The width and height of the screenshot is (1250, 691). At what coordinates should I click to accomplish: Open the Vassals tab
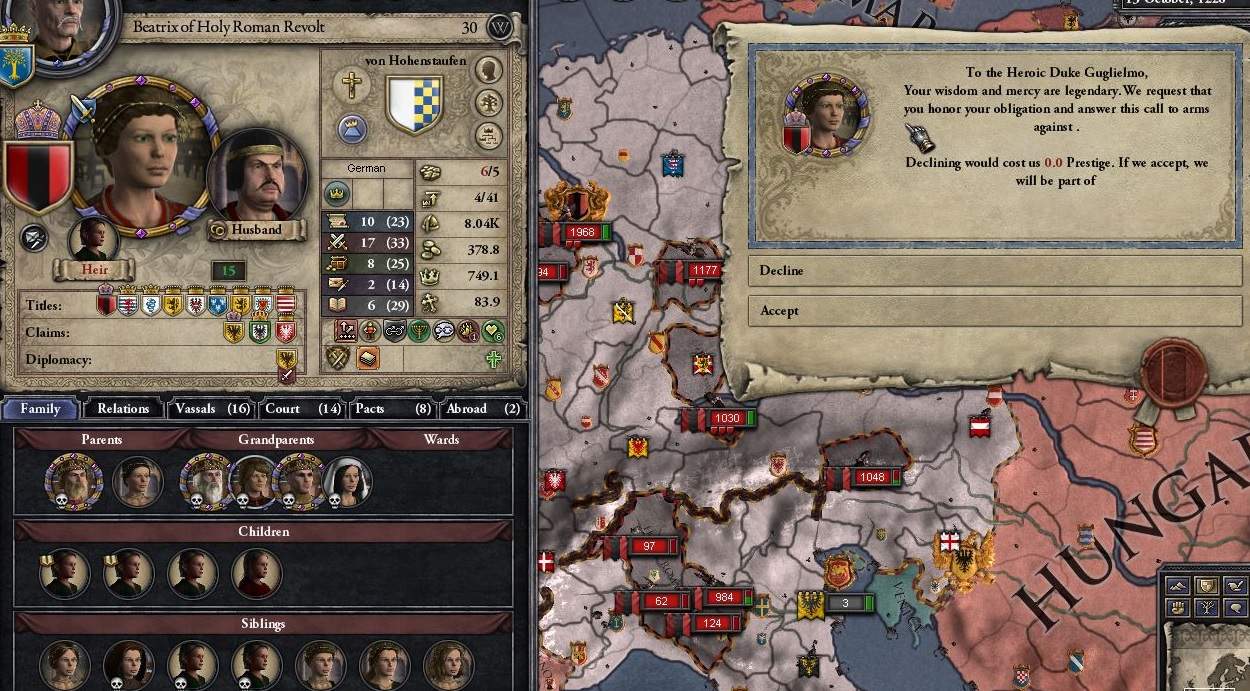point(211,408)
